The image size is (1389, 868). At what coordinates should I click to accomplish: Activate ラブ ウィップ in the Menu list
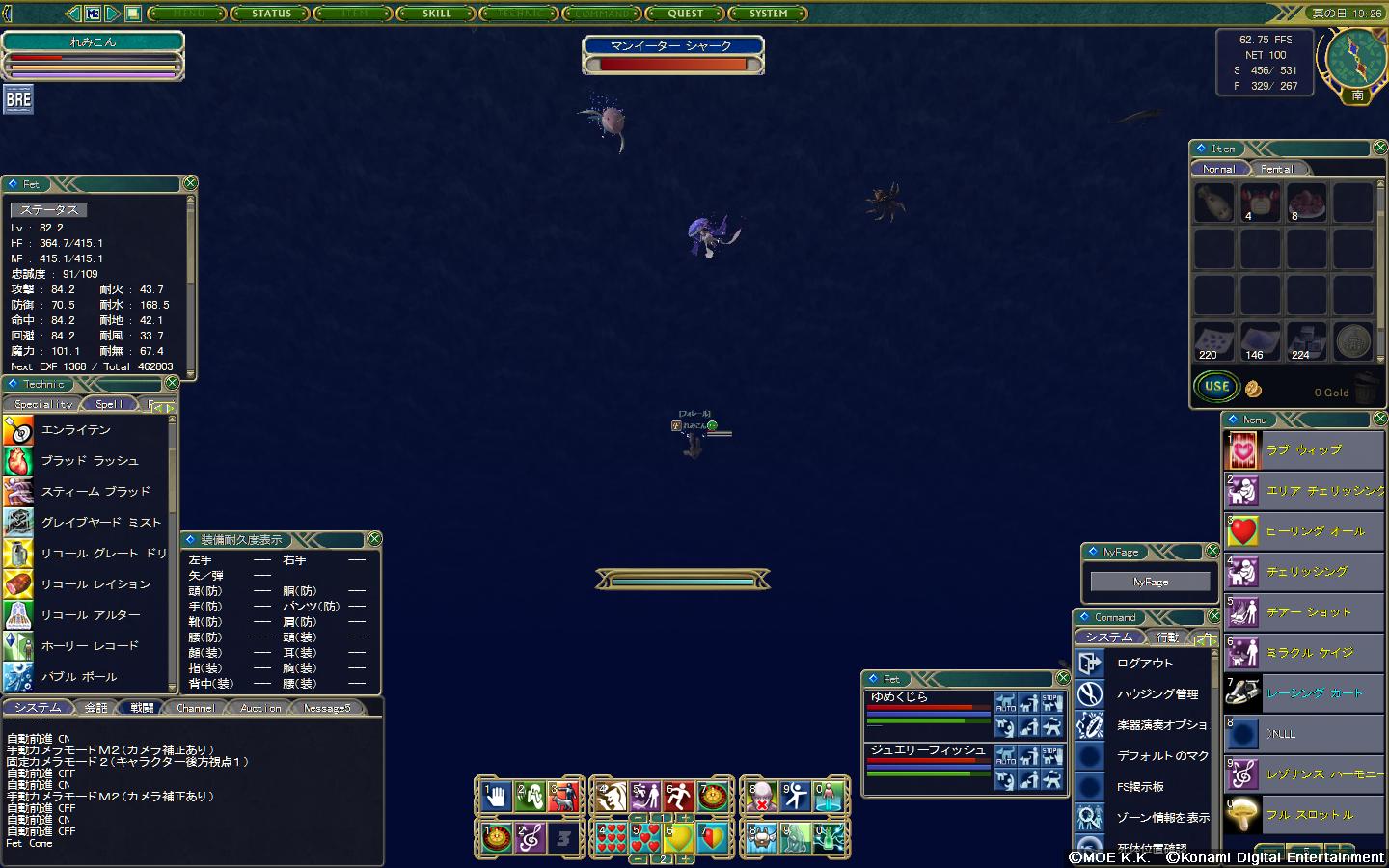tap(1303, 450)
